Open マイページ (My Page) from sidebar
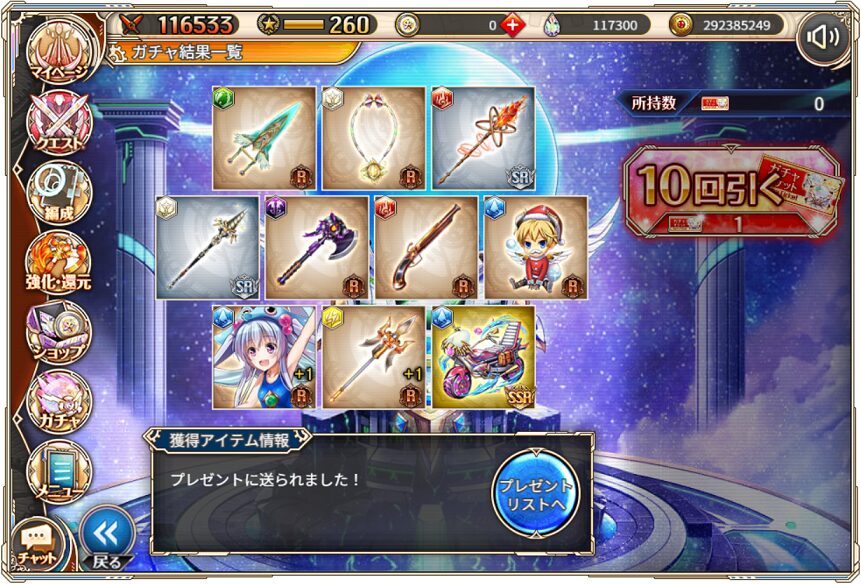 [x=58, y=53]
